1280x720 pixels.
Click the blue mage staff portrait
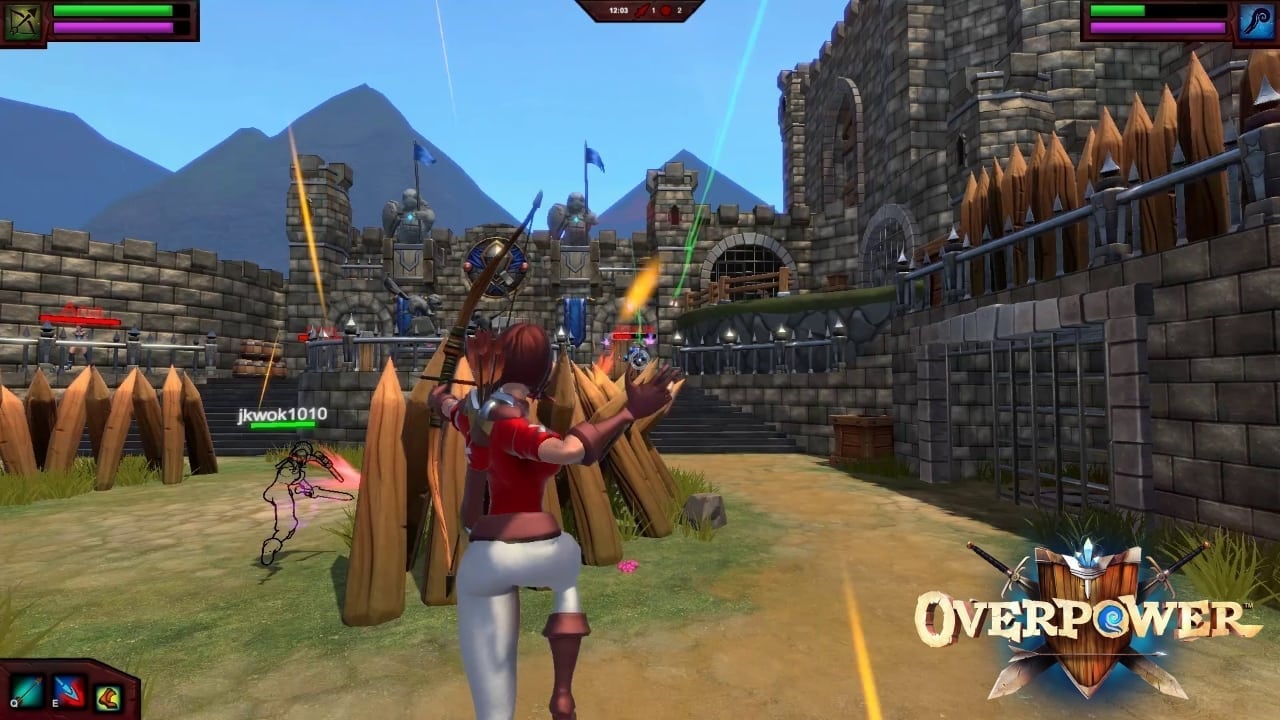tap(1256, 22)
